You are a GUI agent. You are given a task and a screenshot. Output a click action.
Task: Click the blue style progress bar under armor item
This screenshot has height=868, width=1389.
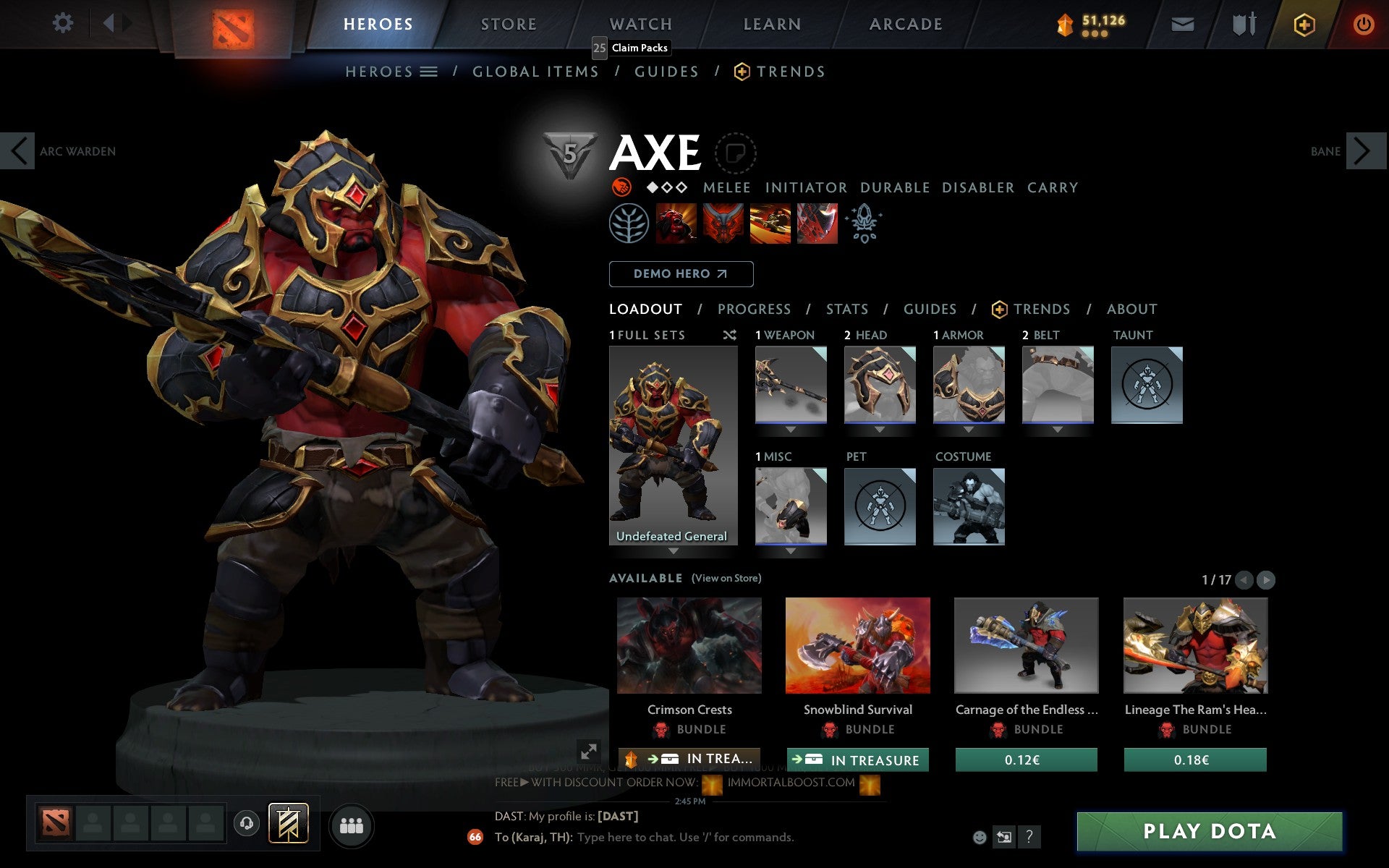(969, 422)
